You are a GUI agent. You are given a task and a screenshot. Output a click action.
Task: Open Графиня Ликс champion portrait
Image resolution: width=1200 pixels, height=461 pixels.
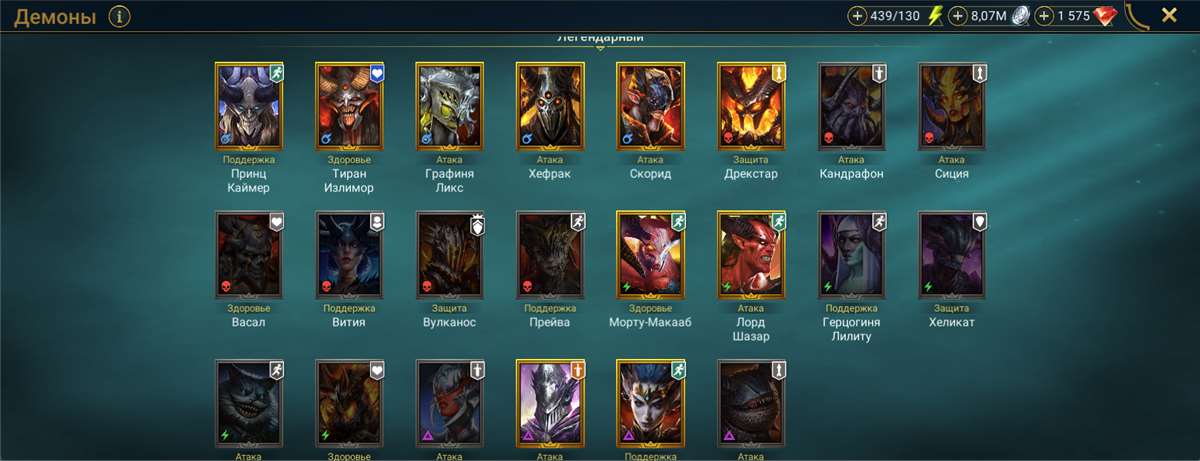click(450, 105)
